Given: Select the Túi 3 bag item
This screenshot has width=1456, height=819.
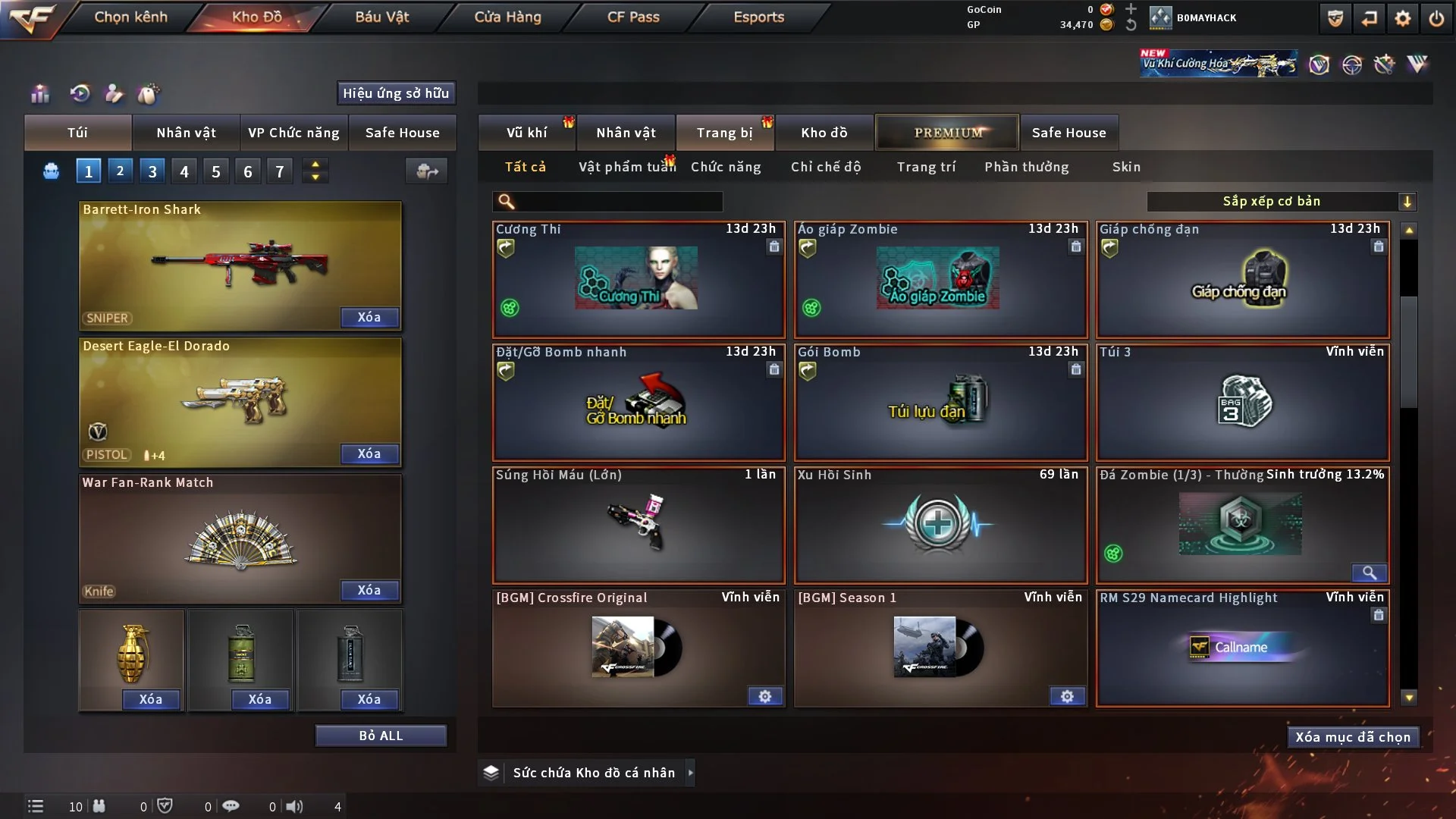Looking at the screenshot, I should (1242, 402).
